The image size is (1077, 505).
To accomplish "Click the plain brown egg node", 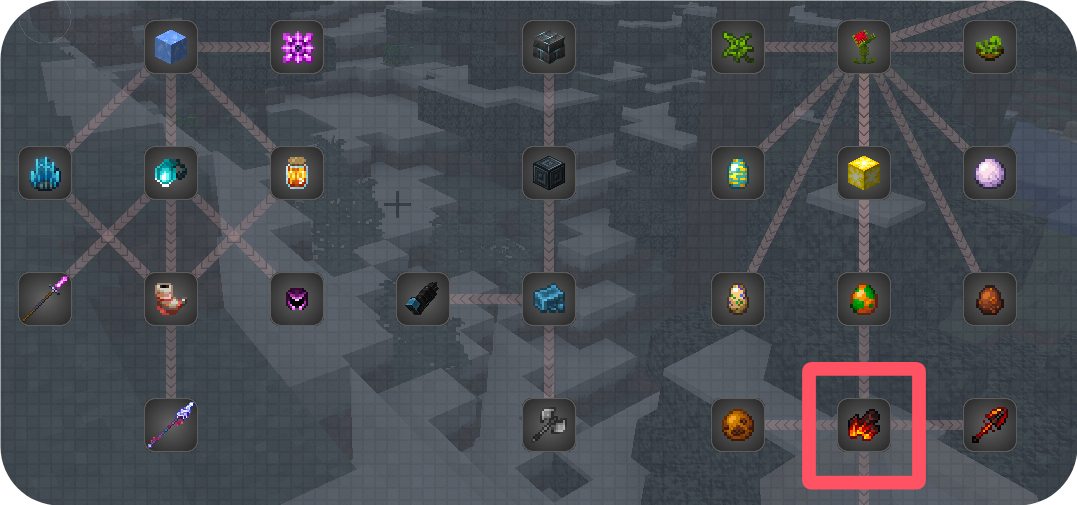I will coord(990,299).
